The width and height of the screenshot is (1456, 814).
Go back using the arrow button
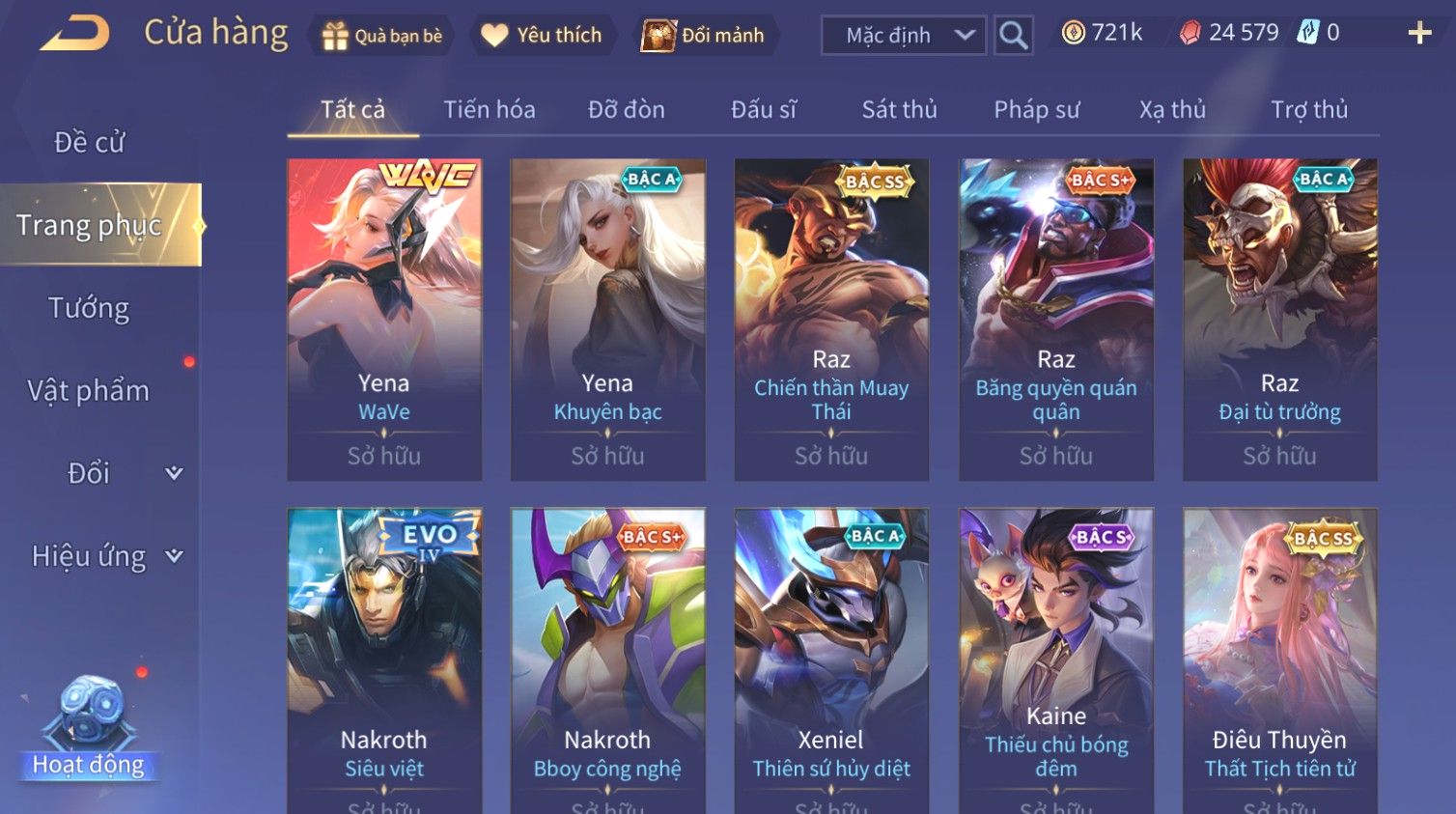click(x=75, y=34)
